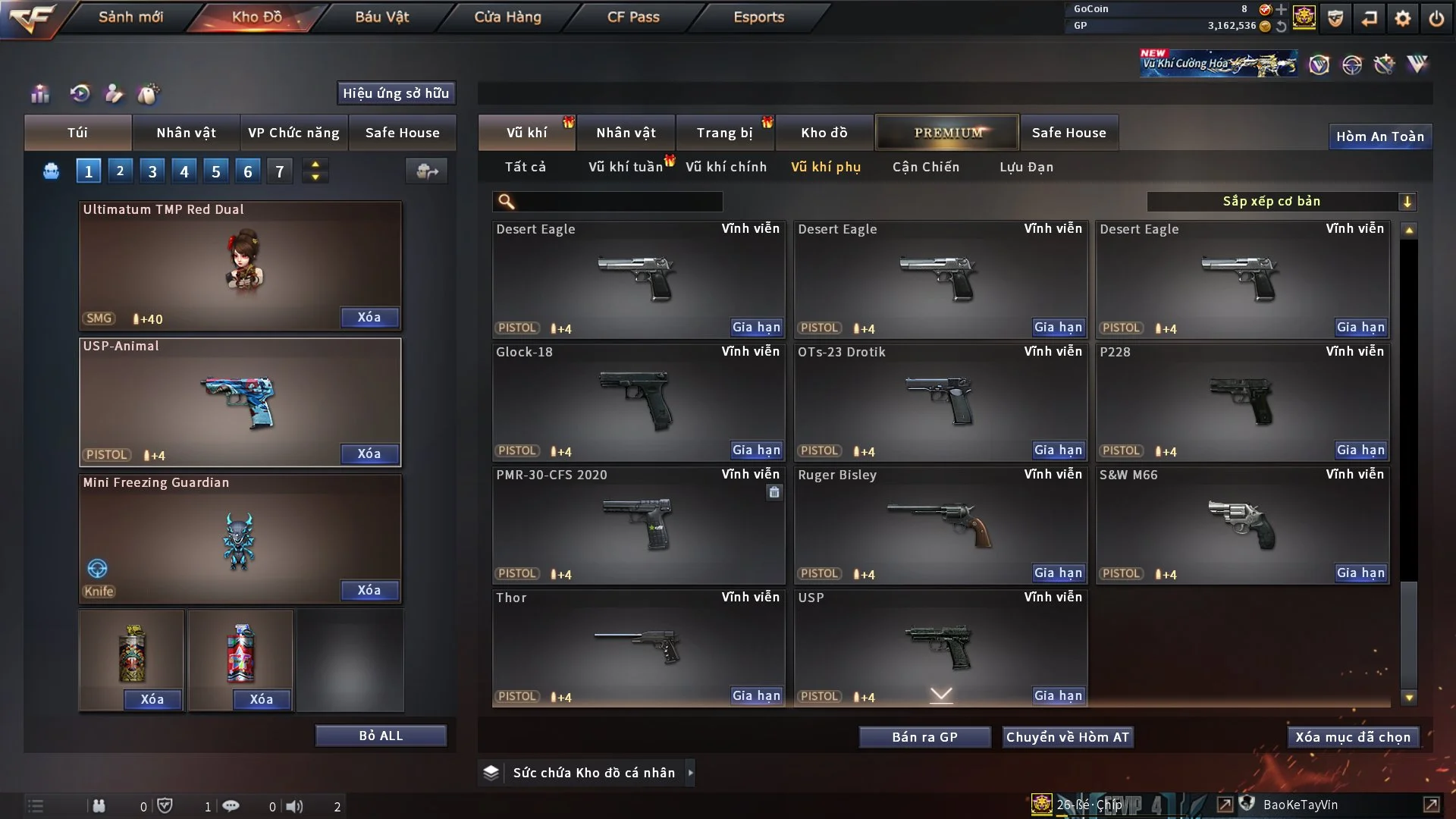Open the PREMIUM storage tab

(x=947, y=133)
